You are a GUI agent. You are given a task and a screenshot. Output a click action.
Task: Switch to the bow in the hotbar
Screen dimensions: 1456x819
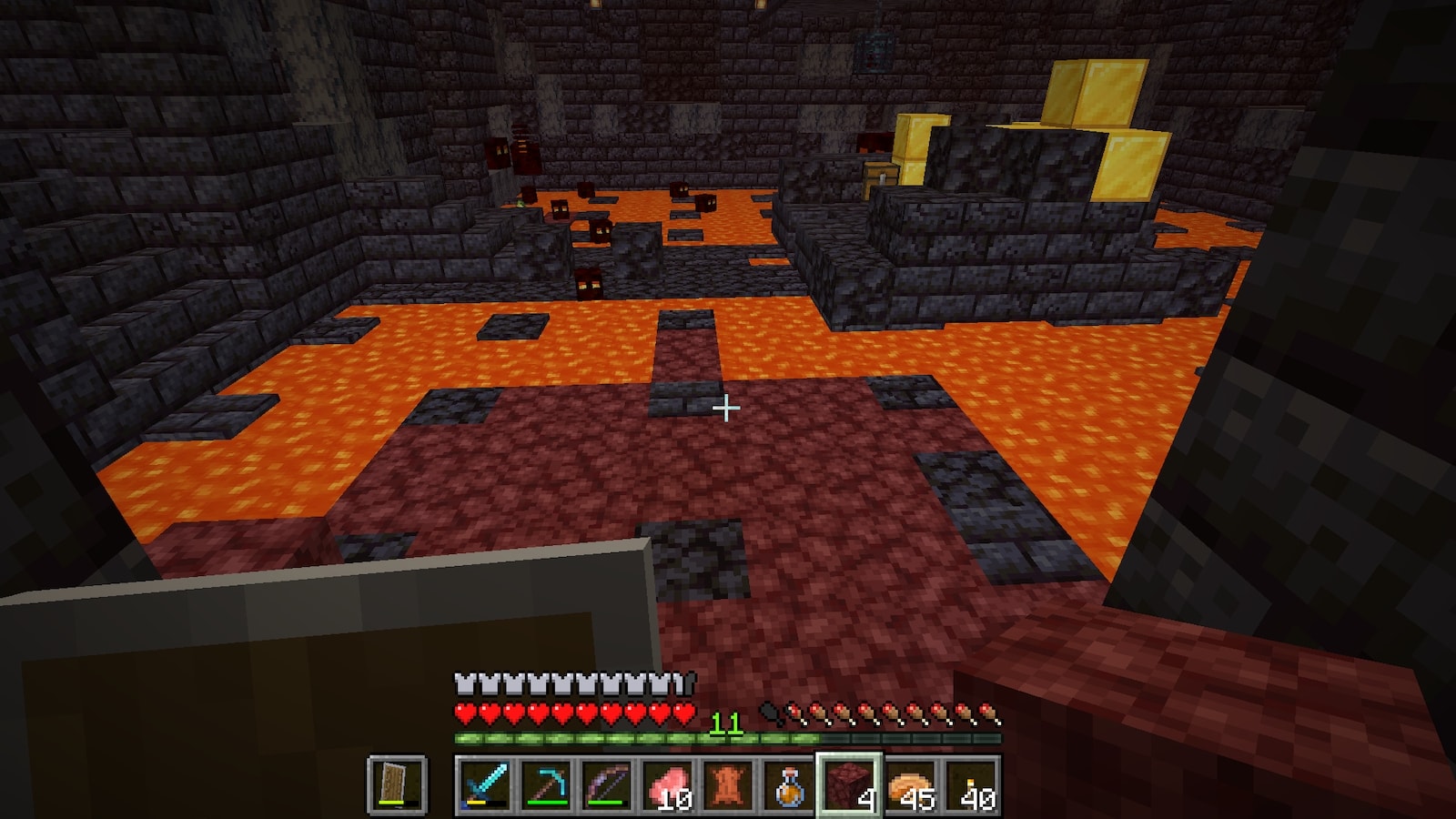tap(607, 784)
